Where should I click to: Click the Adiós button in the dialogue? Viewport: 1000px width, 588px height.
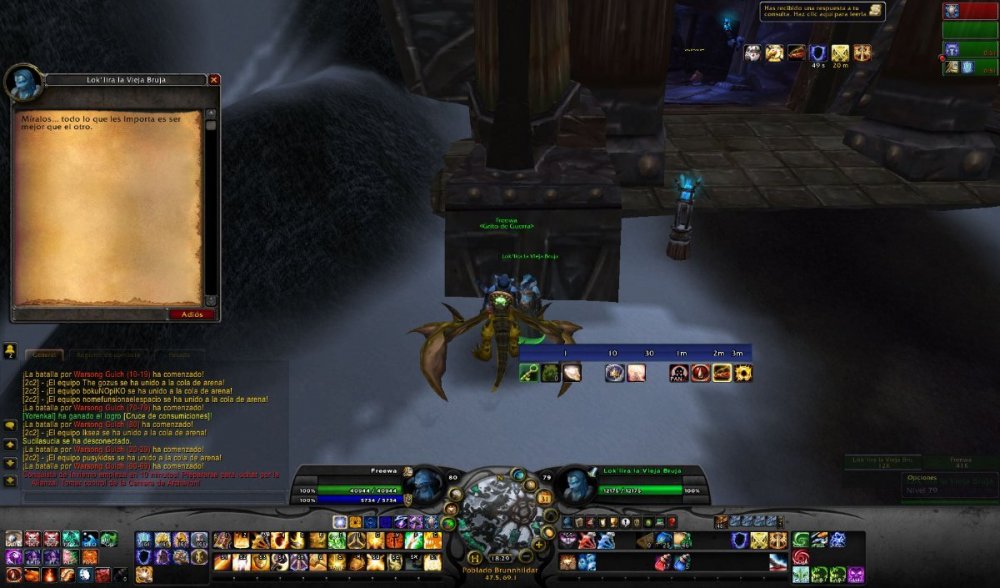[x=191, y=314]
